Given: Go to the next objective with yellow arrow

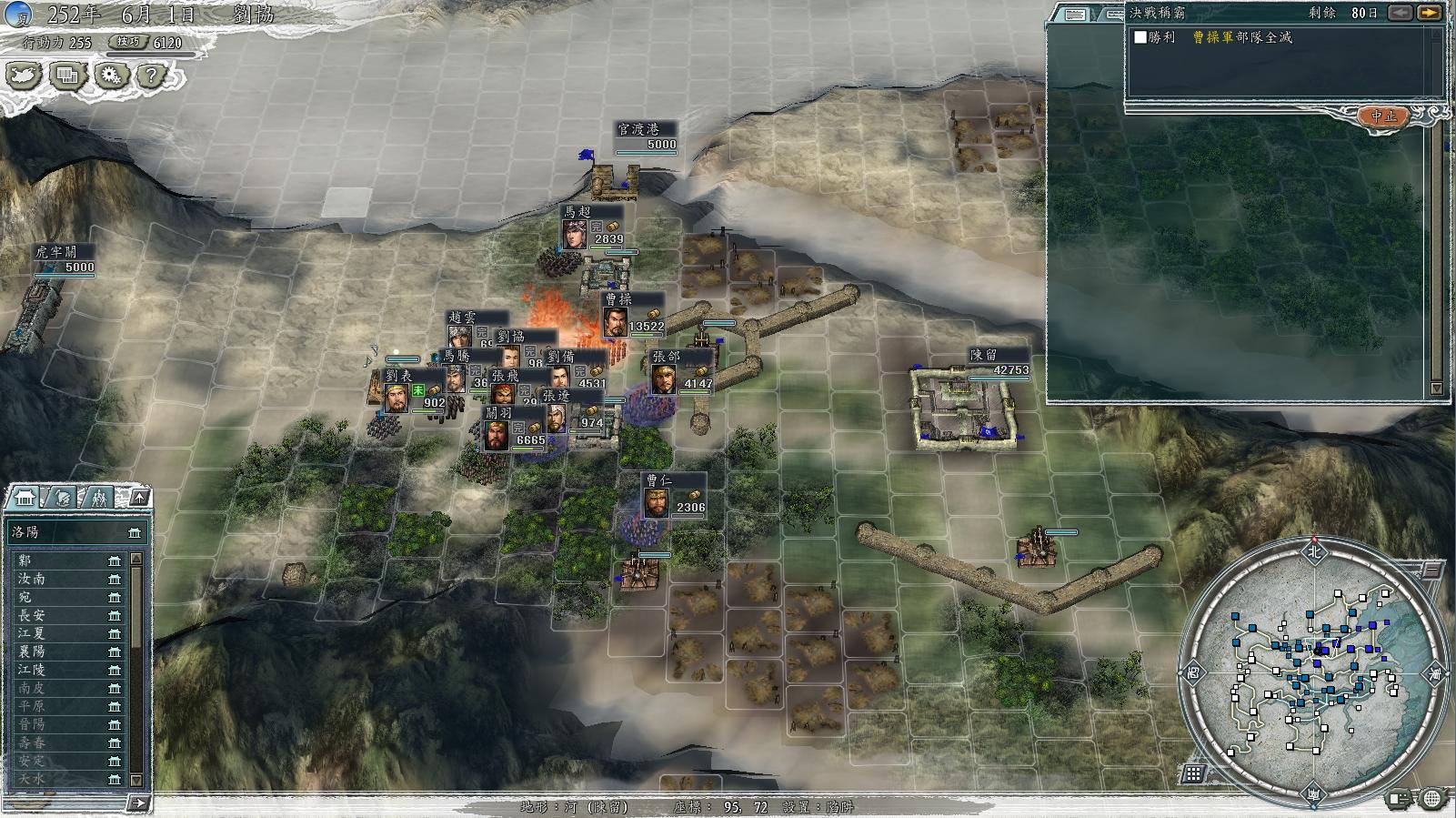Looking at the screenshot, I should point(1430,13).
